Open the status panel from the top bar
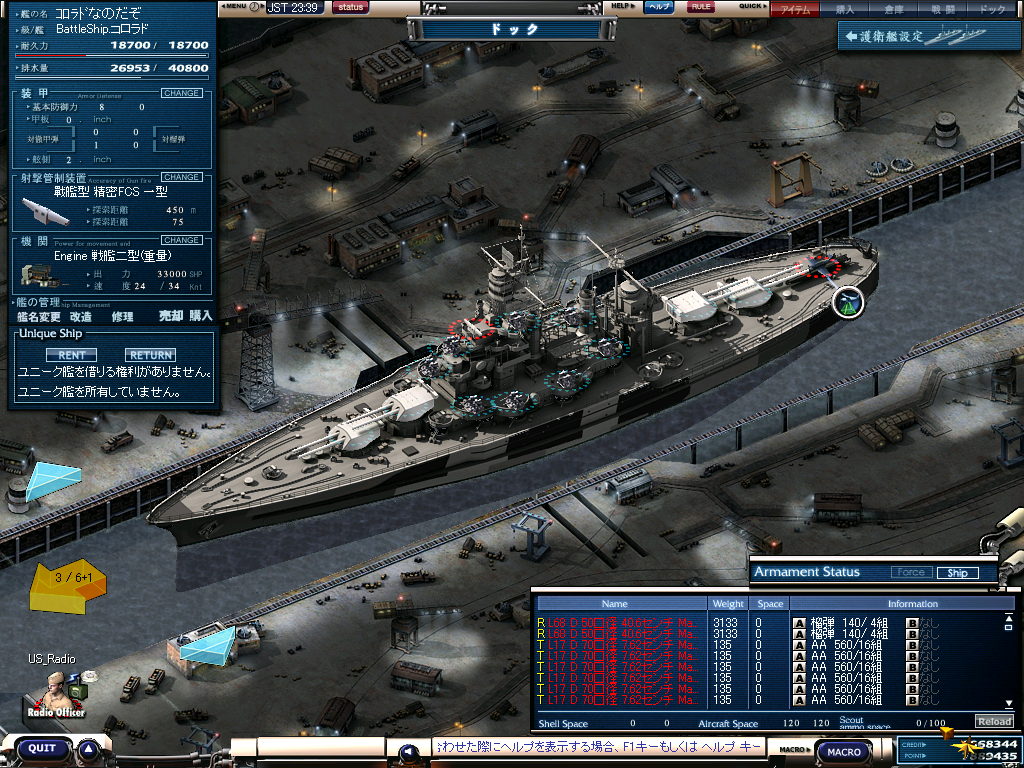The image size is (1024, 768). [350, 7]
